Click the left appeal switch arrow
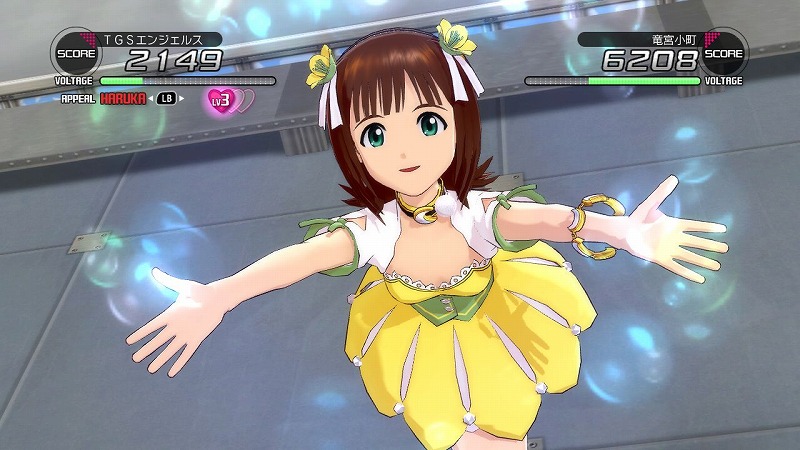 point(152,99)
